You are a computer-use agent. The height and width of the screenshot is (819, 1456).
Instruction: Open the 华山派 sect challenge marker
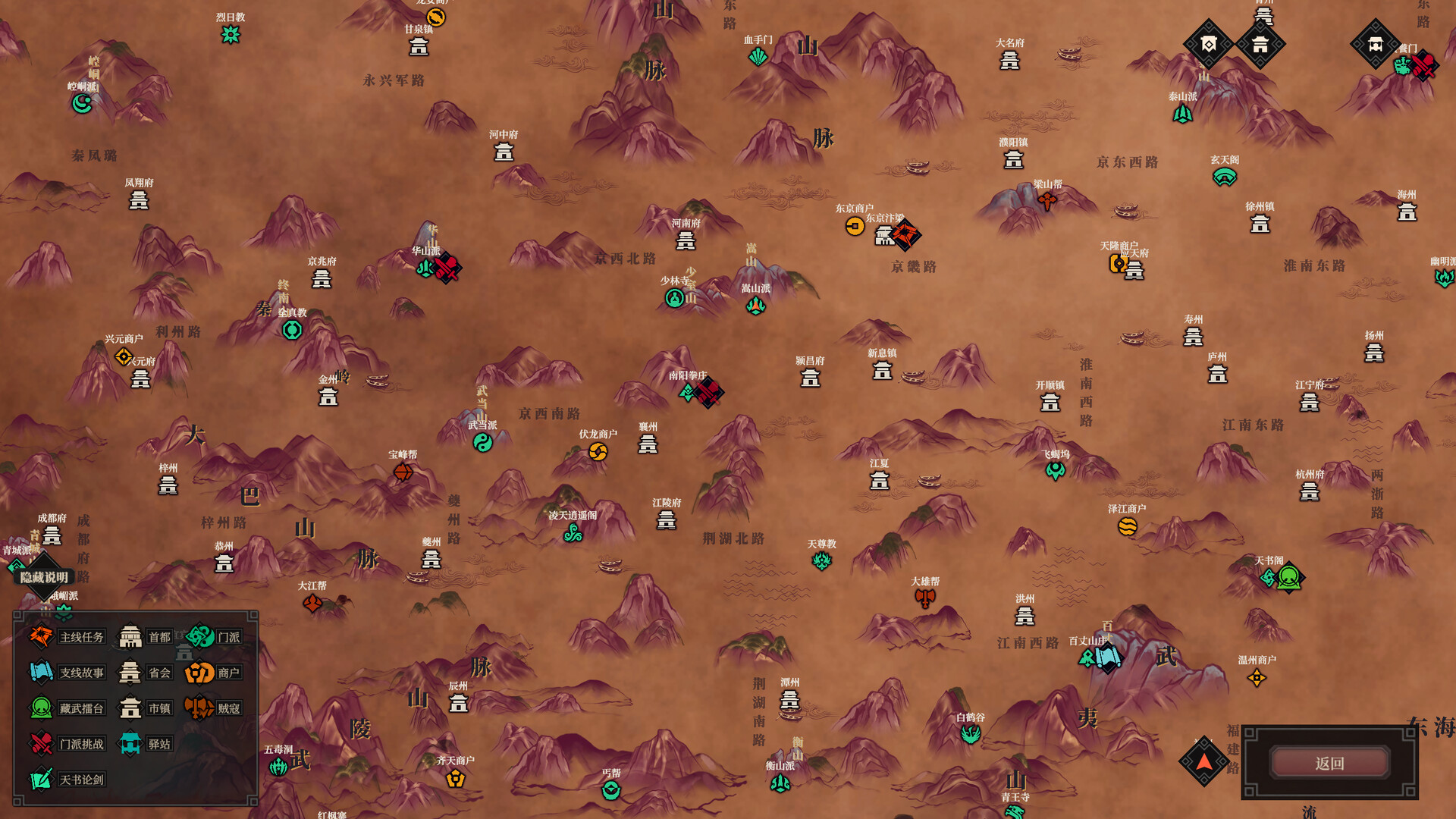pyautogui.click(x=447, y=268)
